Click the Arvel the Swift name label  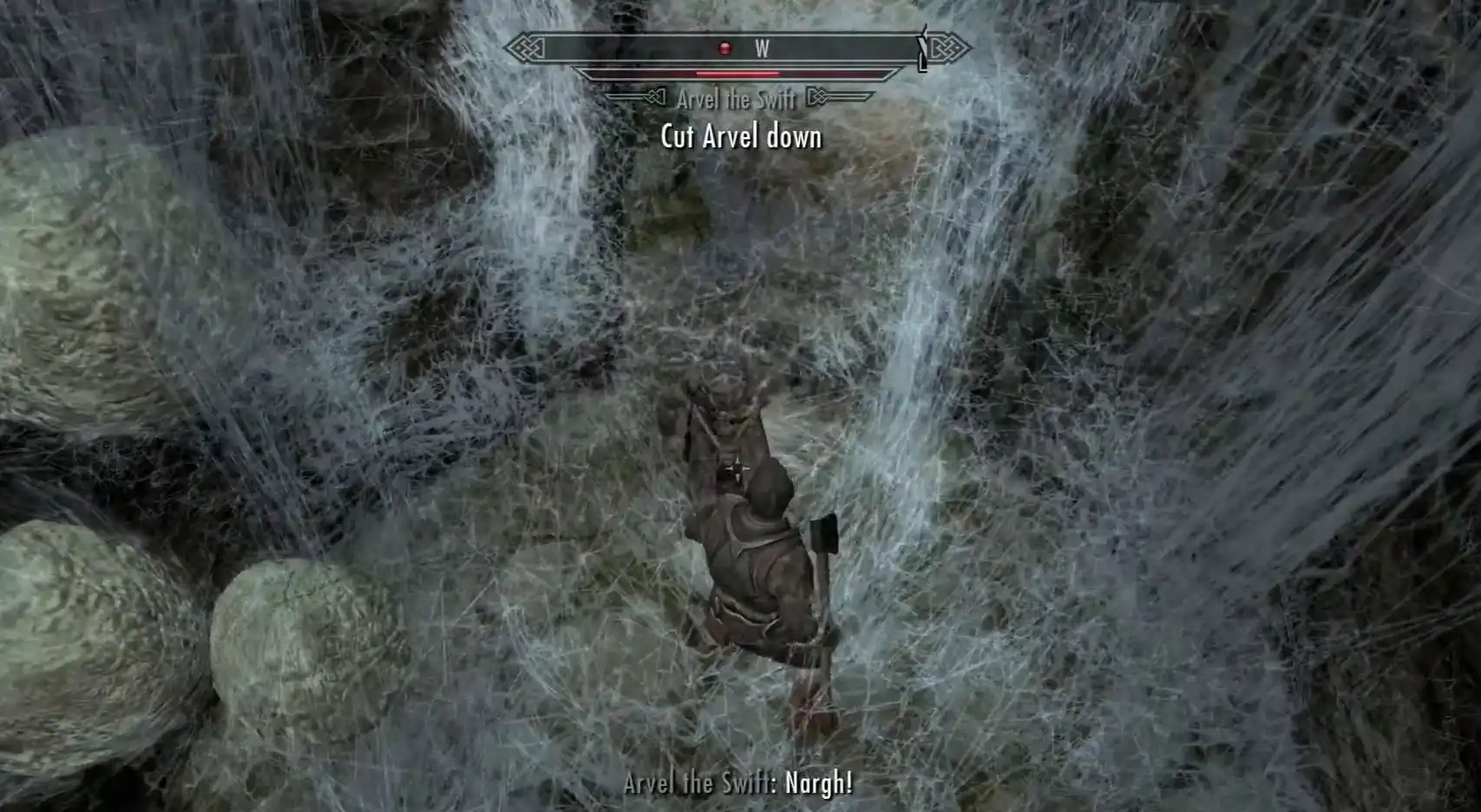pos(736,98)
